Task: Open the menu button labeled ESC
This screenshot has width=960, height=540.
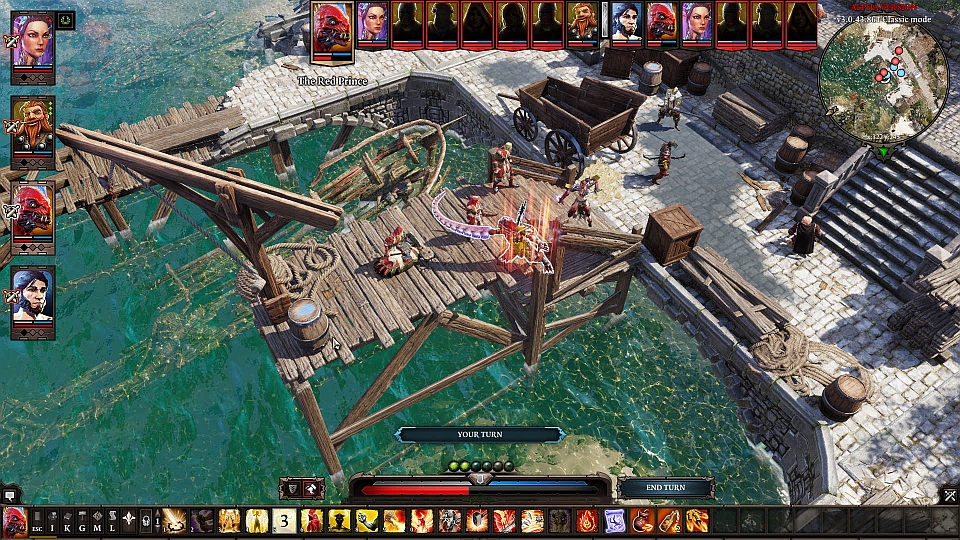Action: click(38, 520)
